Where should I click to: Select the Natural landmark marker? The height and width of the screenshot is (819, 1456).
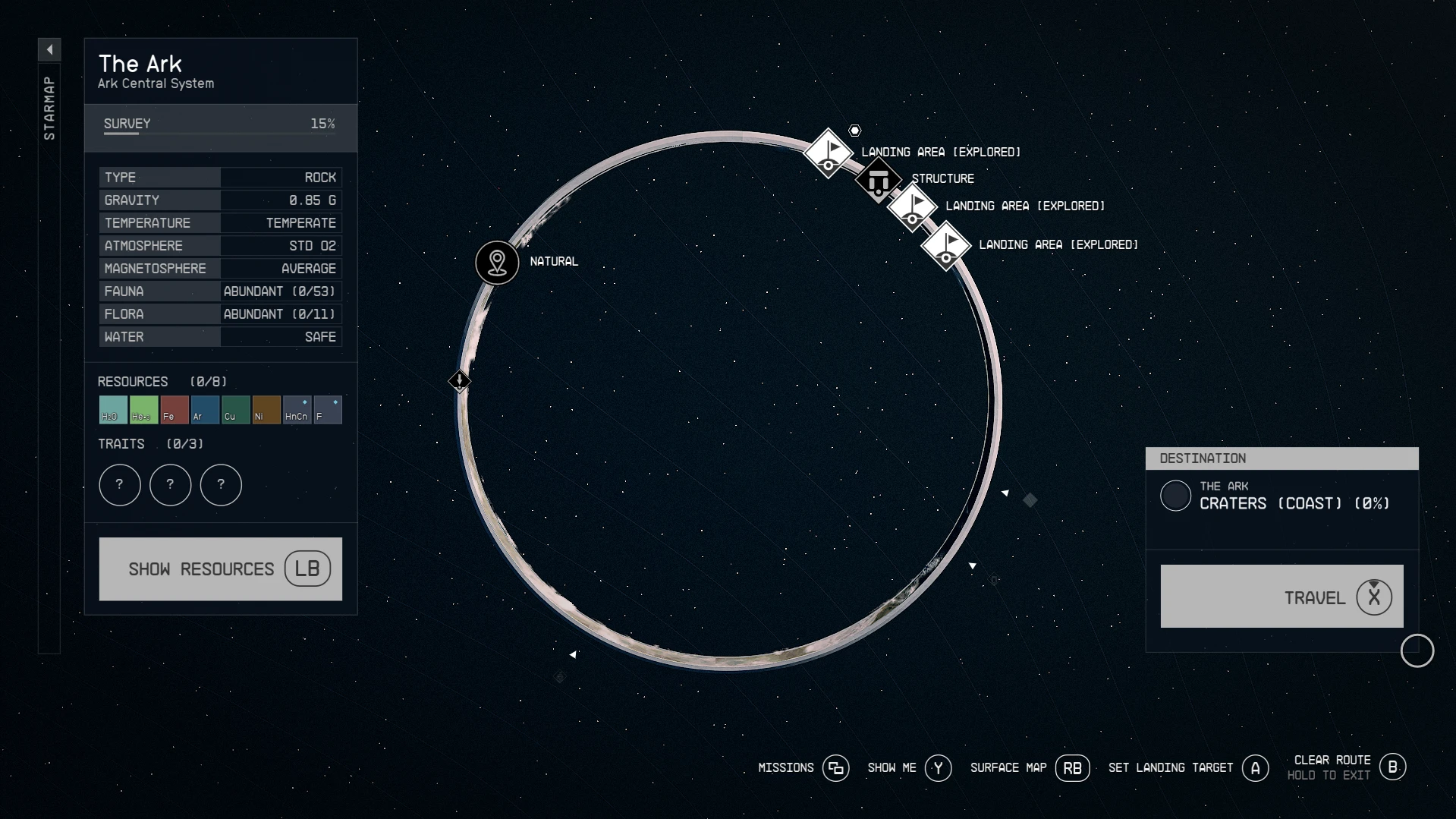tap(497, 263)
